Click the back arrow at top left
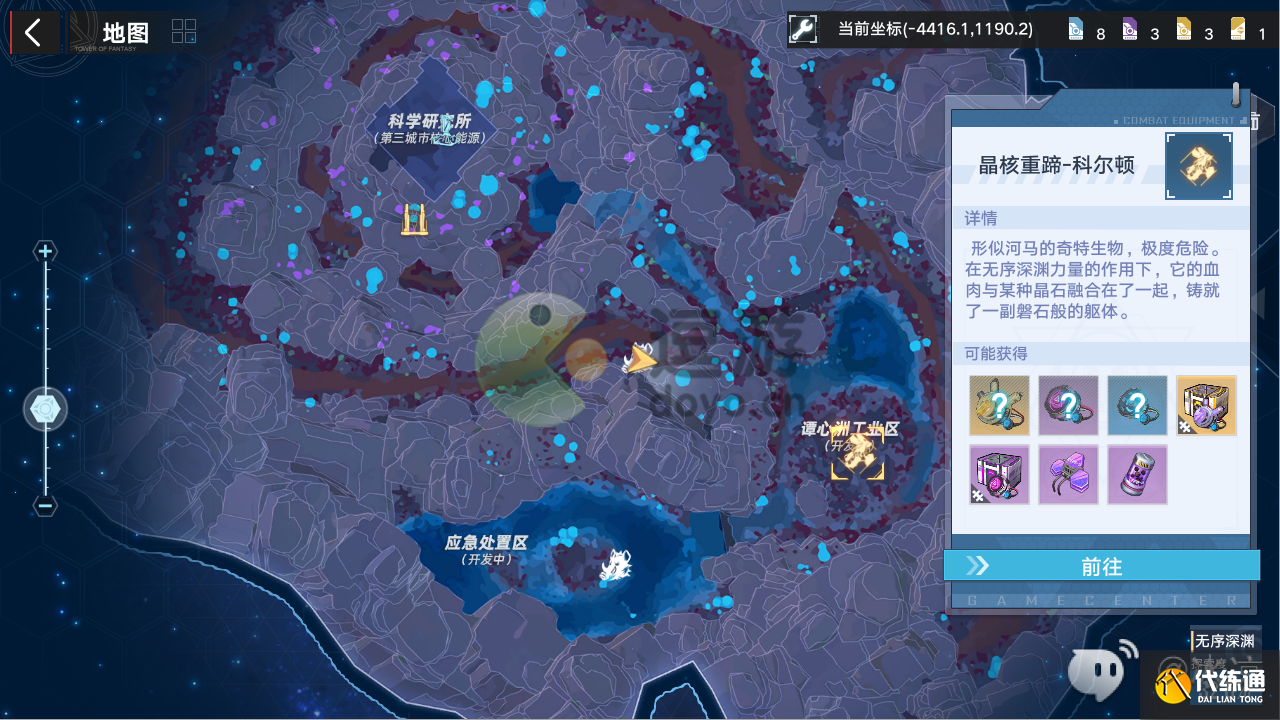1280x720 pixels. [x=34, y=32]
